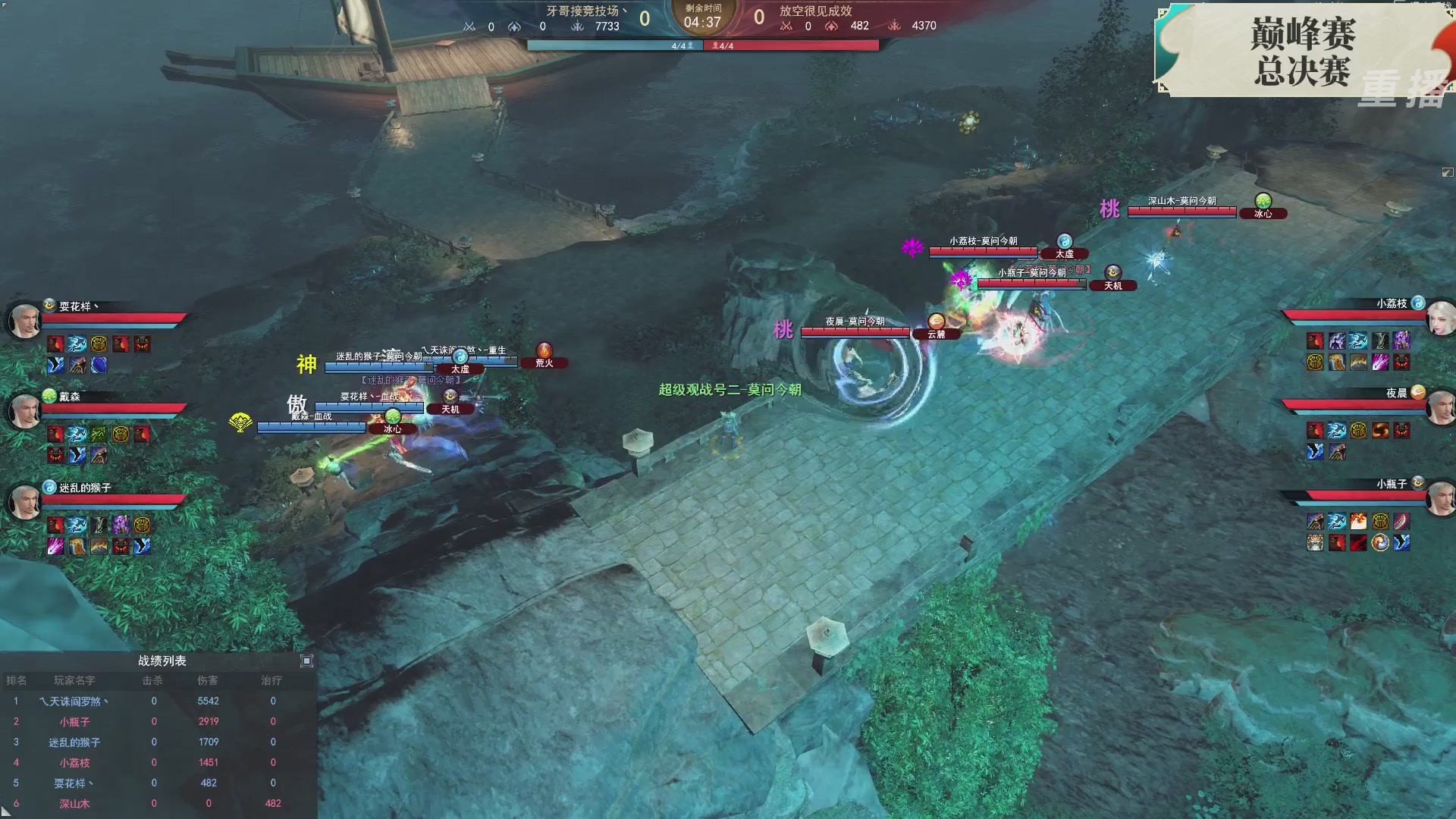Click the 冰心 status badge on 戴森's battle nameplate
1456x819 pixels.
point(392,428)
